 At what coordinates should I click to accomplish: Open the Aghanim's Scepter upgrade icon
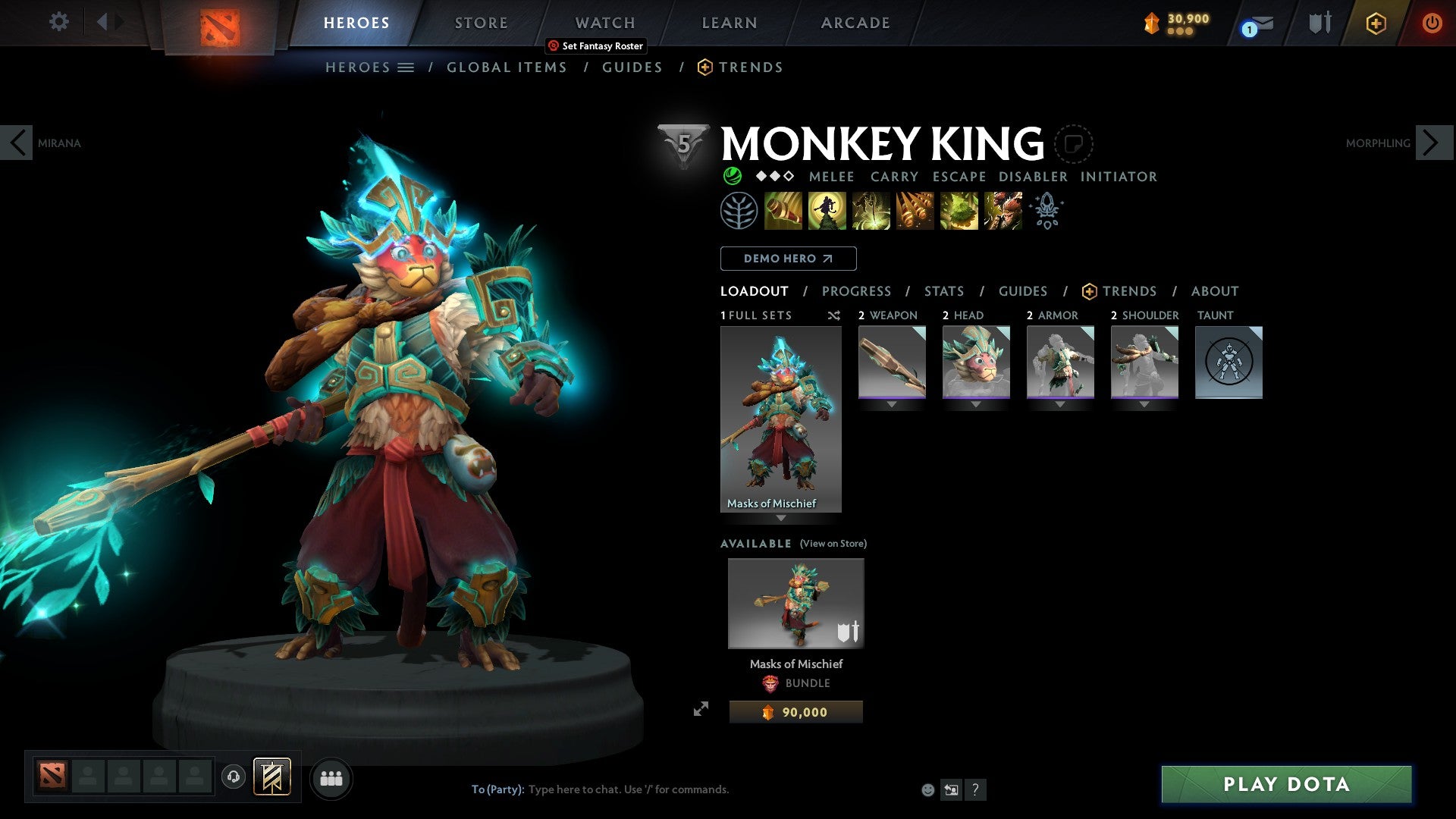click(1046, 211)
